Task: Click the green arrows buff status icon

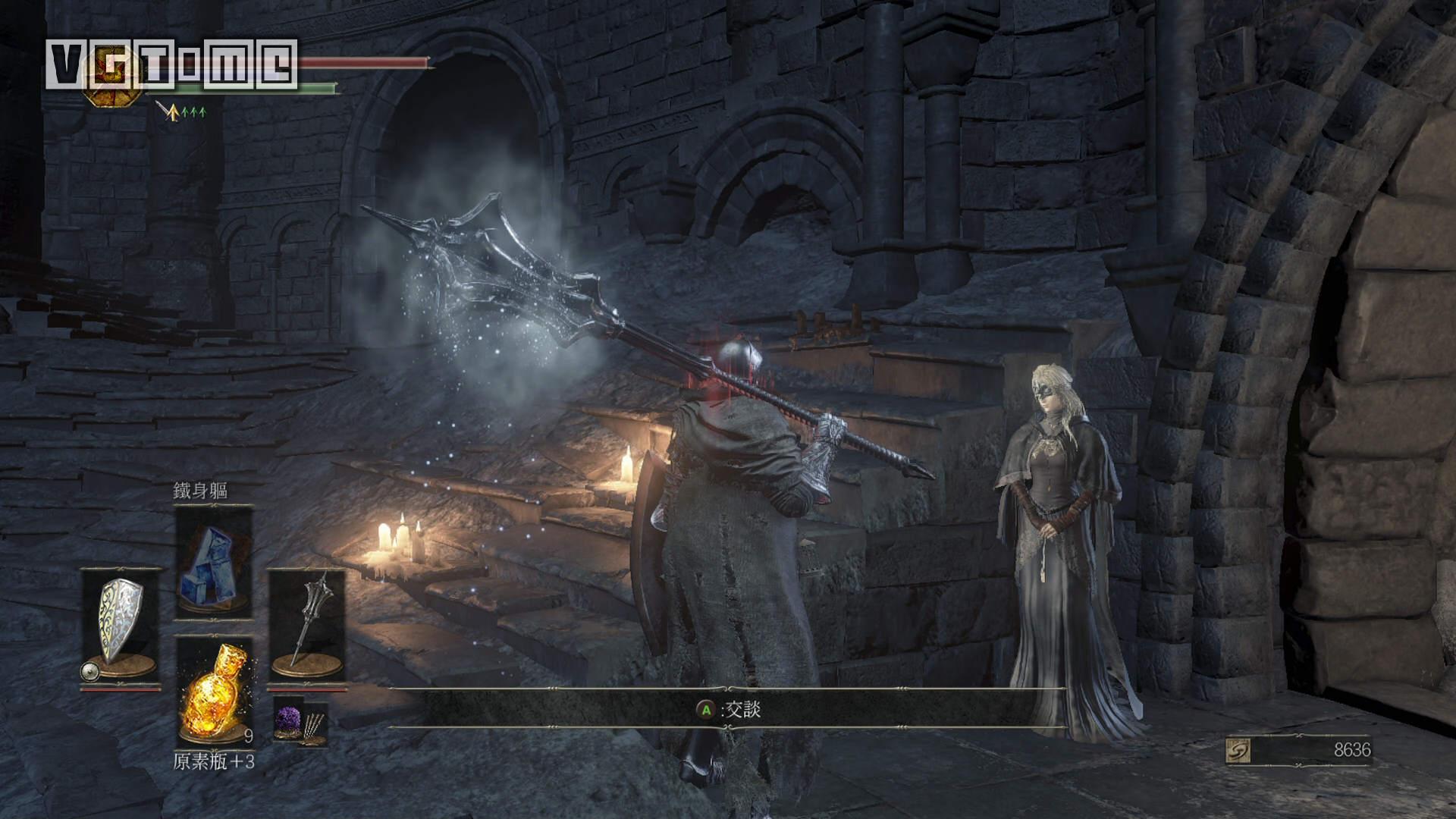Action: pos(193,113)
